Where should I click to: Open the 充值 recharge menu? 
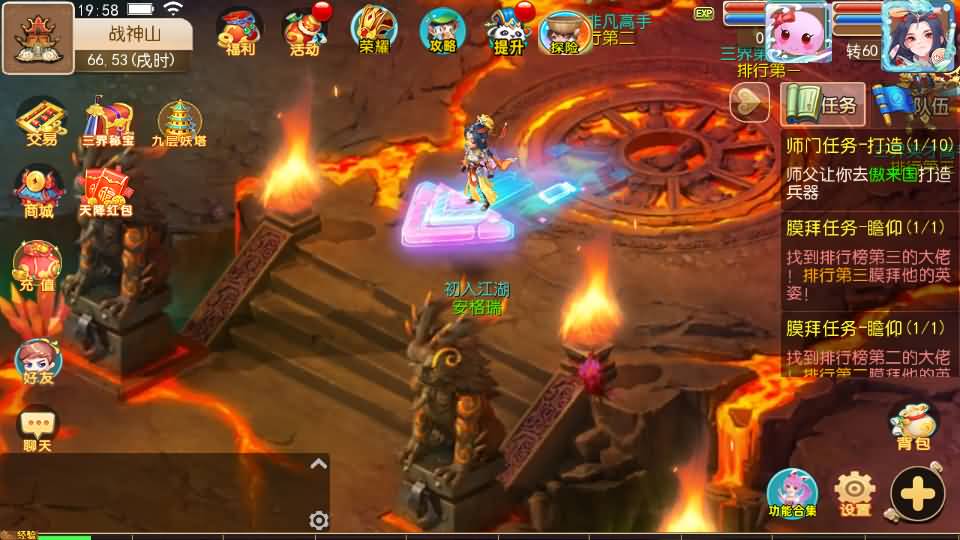pos(37,267)
